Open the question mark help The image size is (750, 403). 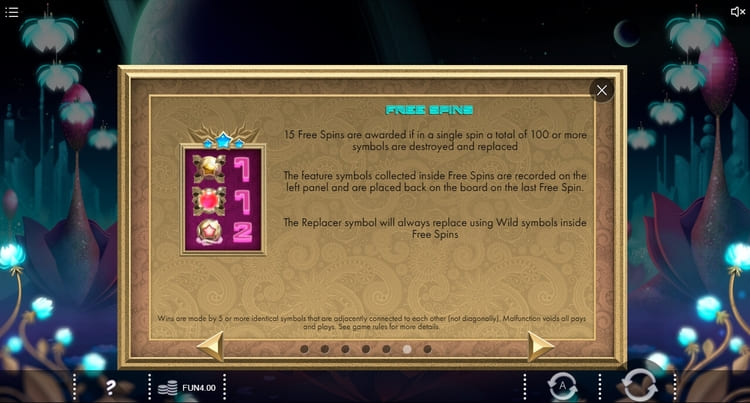pyautogui.click(x=111, y=387)
